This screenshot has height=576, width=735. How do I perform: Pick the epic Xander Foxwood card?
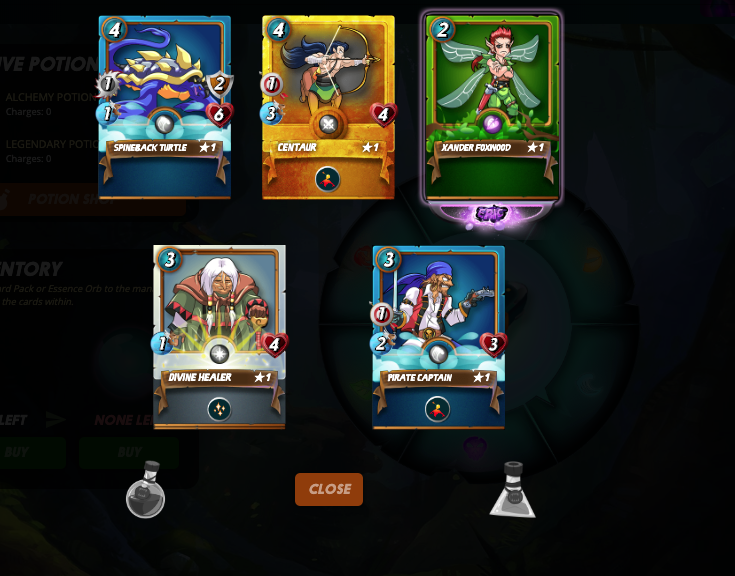[x=491, y=107]
